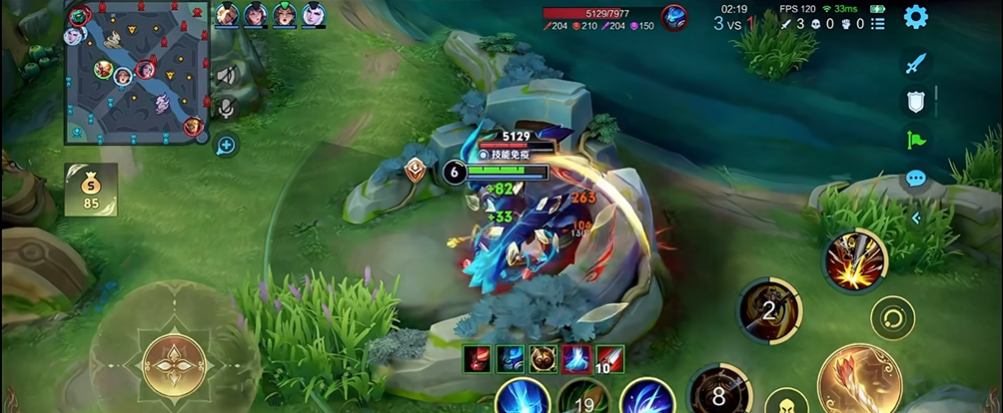Open the scoreboard list icon

877,24
